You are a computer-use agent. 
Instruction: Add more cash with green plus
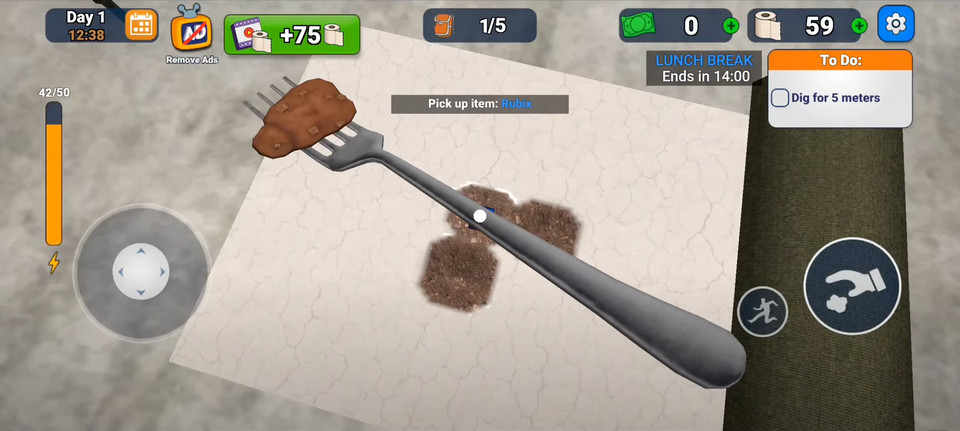tap(731, 26)
